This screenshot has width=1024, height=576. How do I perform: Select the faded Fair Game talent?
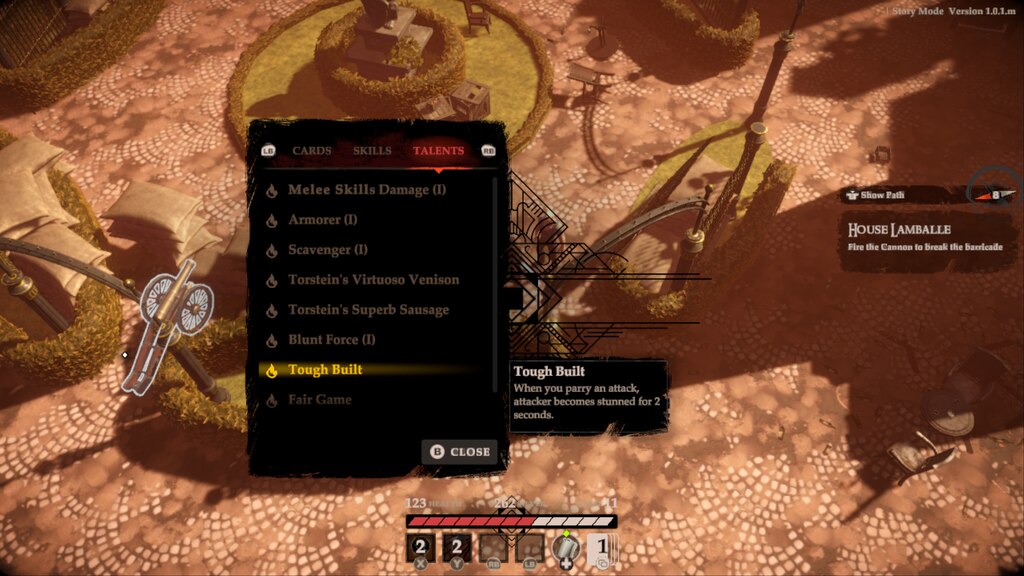point(319,400)
